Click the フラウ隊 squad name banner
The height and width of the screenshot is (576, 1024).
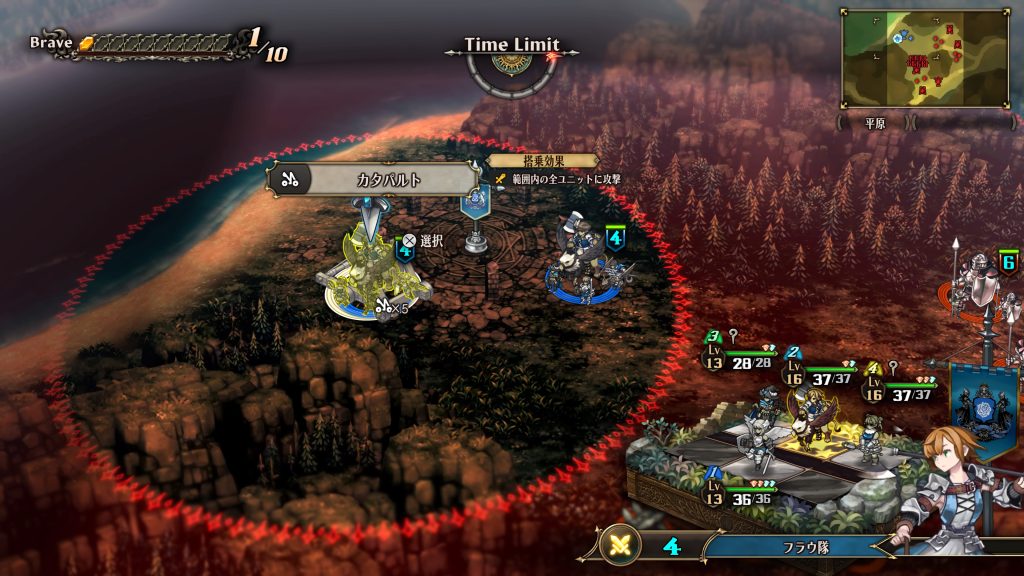point(800,547)
